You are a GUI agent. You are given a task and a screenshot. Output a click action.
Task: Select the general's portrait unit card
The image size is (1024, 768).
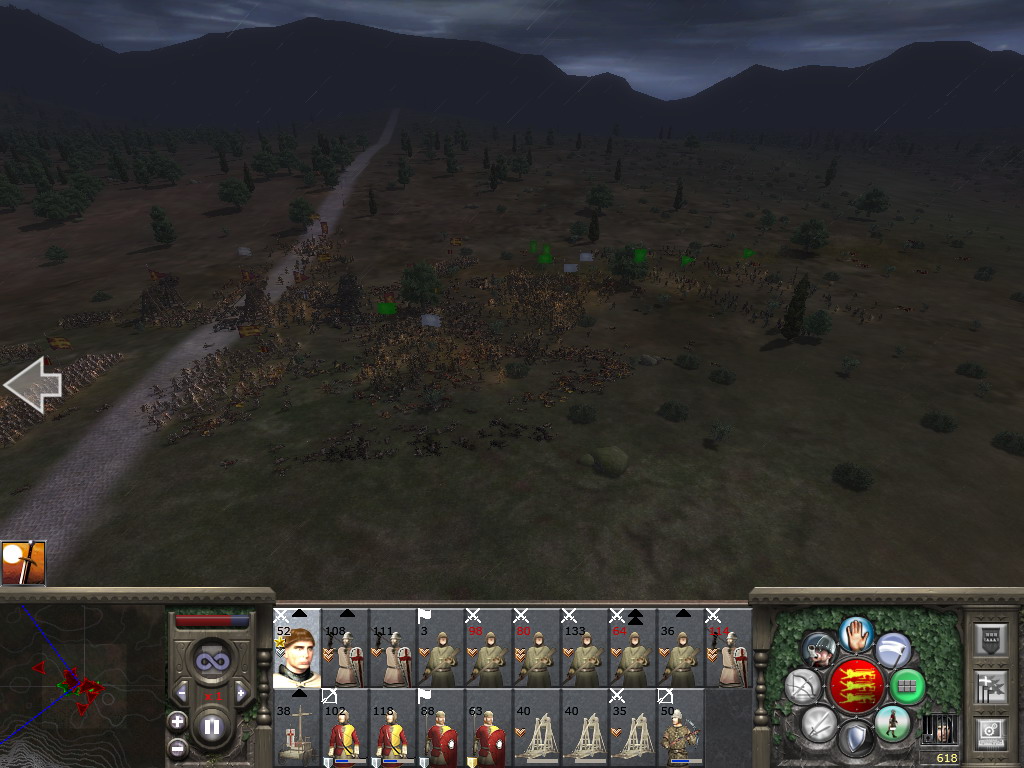(x=297, y=648)
